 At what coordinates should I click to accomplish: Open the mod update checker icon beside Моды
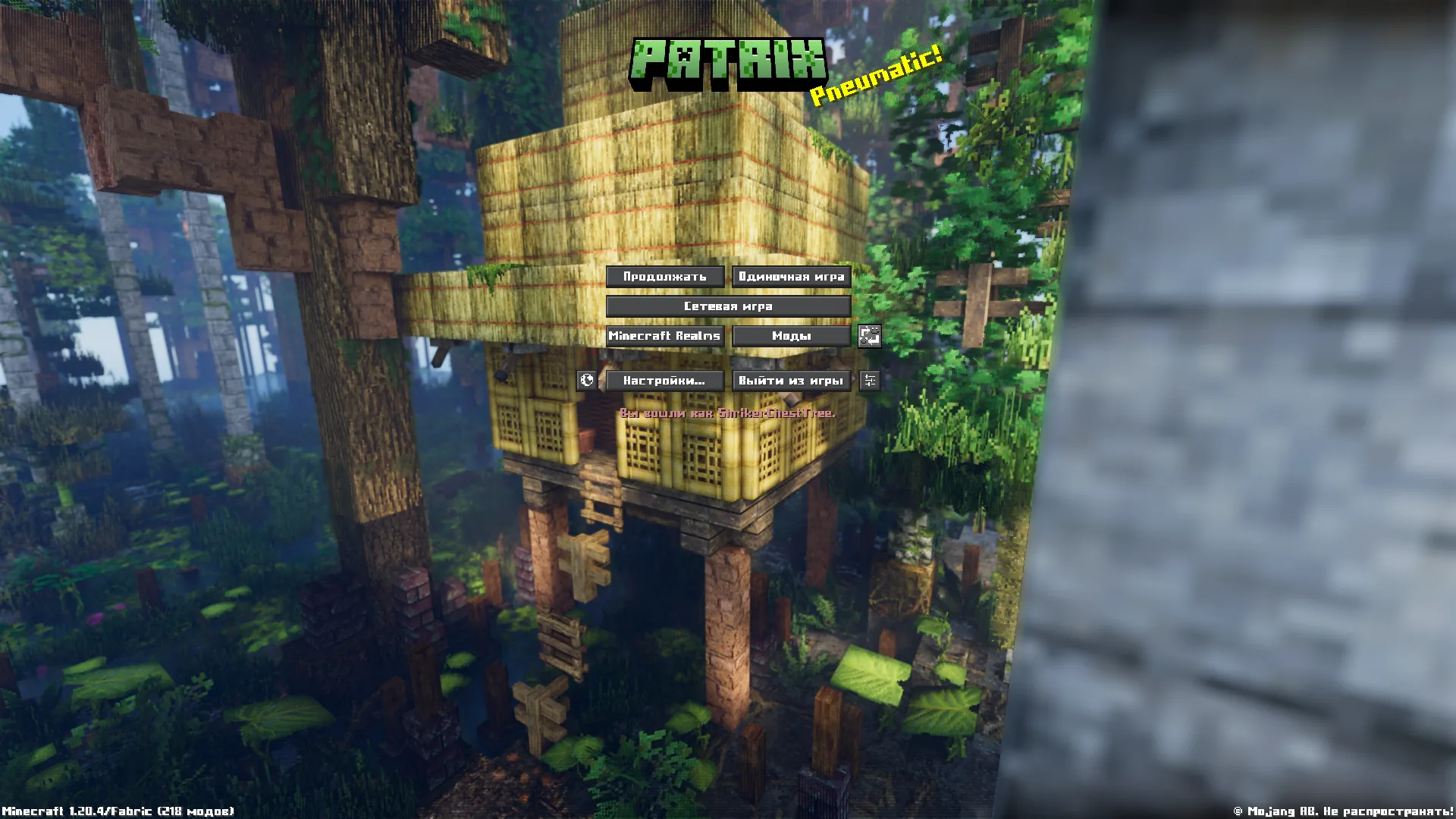point(869,336)
